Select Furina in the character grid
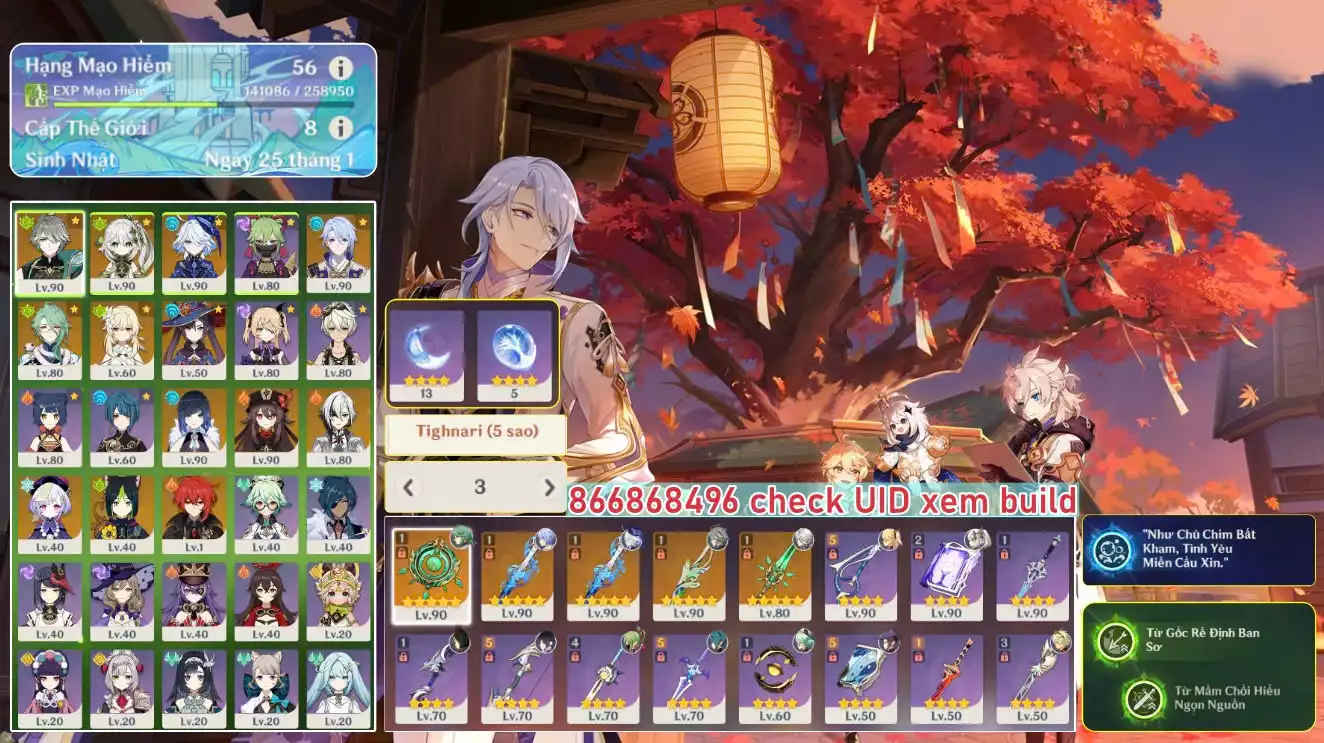The image size is (1324, 743). [194, 254]
